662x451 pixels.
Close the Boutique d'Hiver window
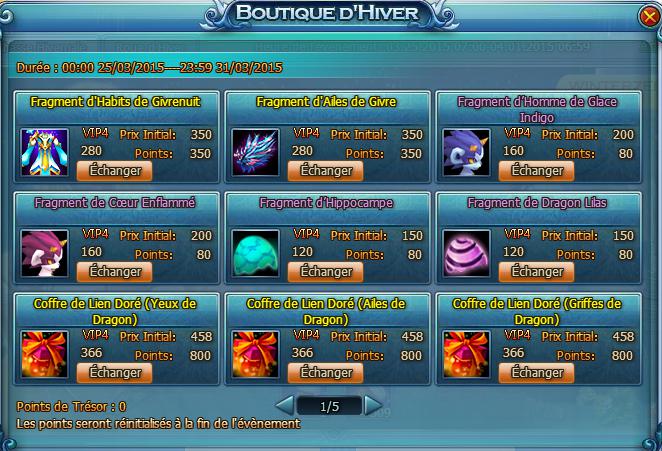646,19
